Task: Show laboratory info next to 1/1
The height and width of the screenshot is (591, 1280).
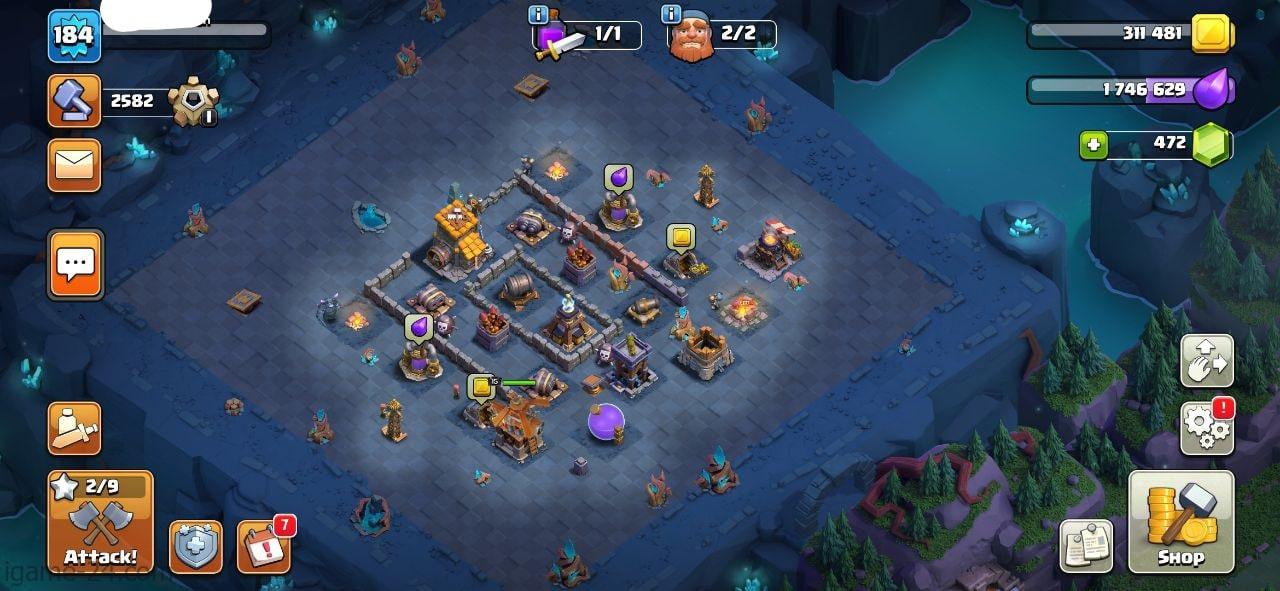Action: (538, 14)
